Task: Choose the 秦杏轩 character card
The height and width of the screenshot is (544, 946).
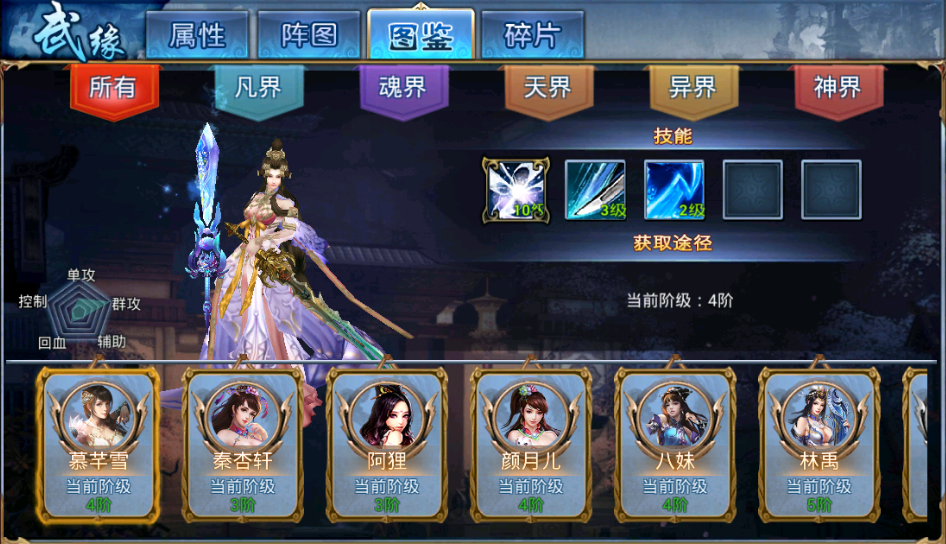Action: coord(242,445)
